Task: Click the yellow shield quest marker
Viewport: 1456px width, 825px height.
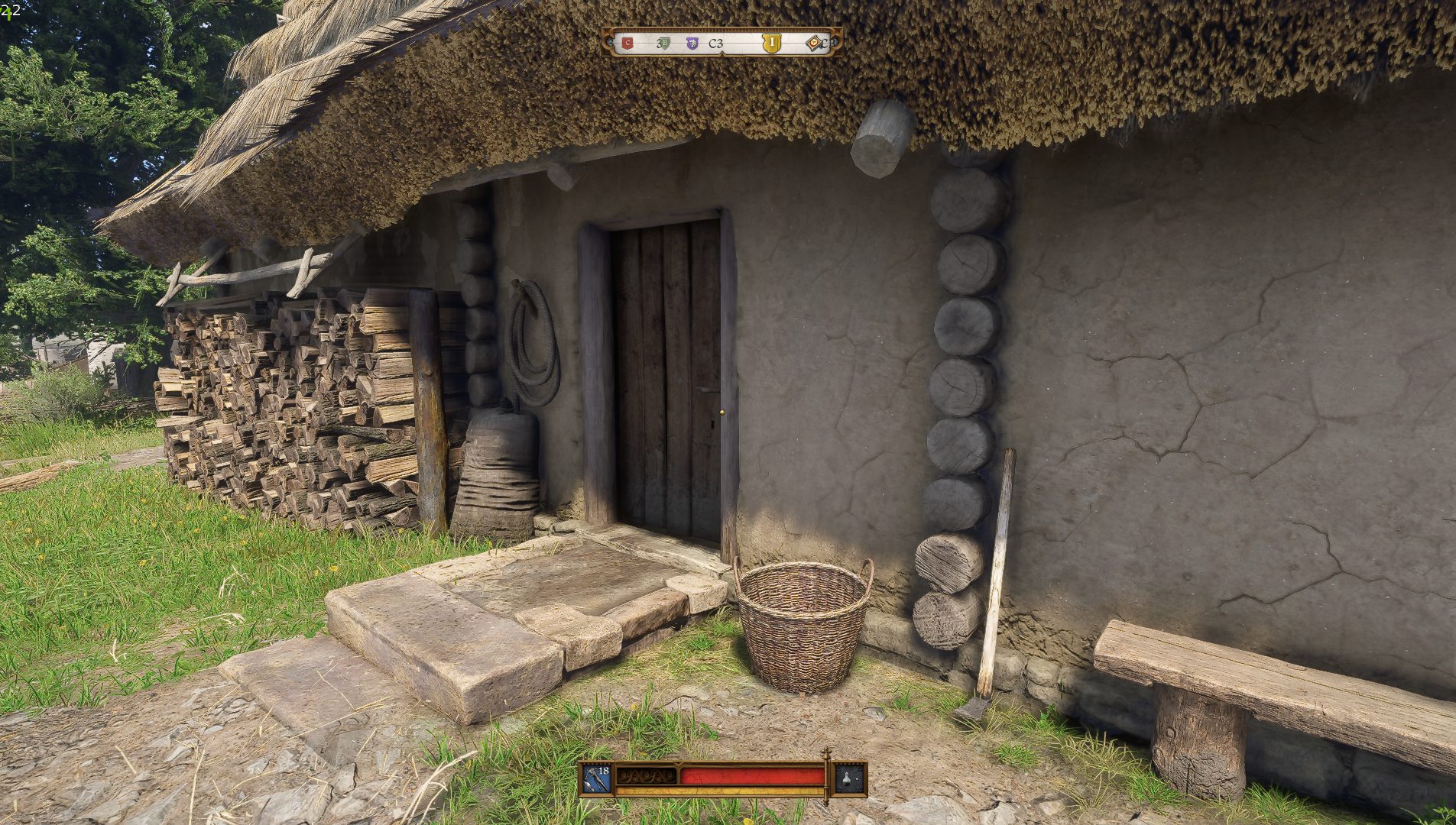Action: click(x=772, y=44)
